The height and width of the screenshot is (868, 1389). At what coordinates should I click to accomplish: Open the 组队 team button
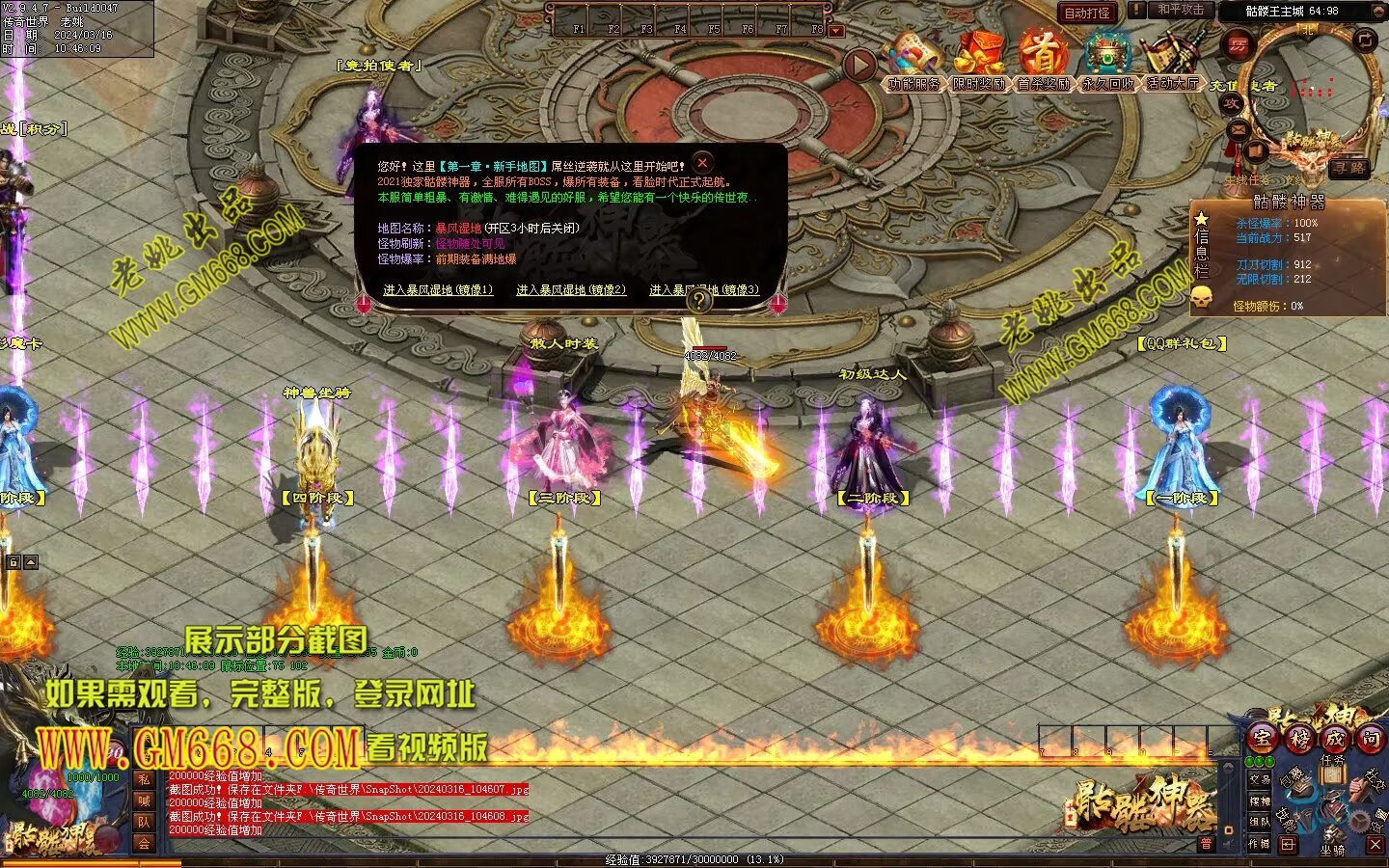click(1259, 822)
